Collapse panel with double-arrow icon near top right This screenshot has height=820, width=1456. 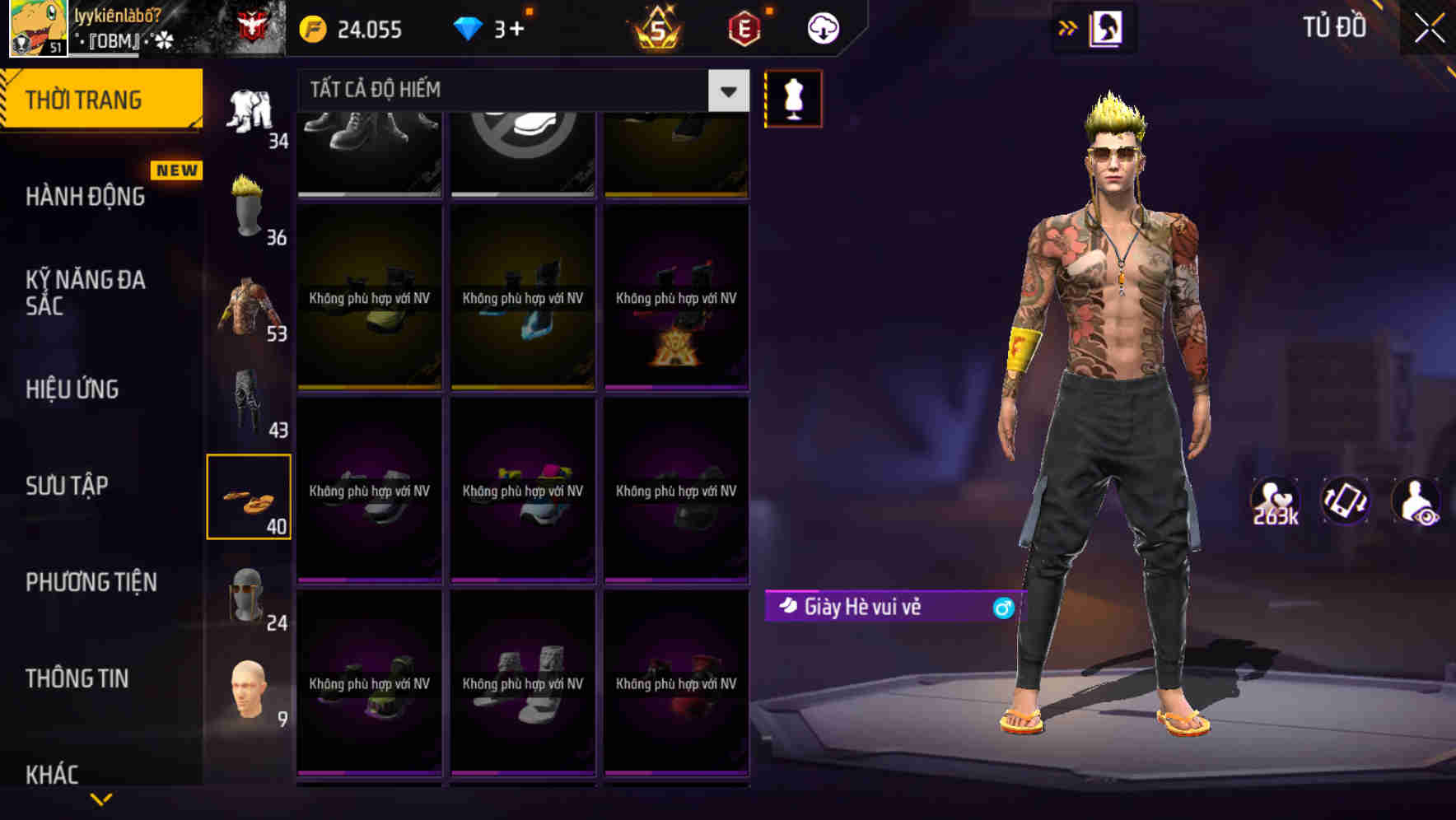1067,26
